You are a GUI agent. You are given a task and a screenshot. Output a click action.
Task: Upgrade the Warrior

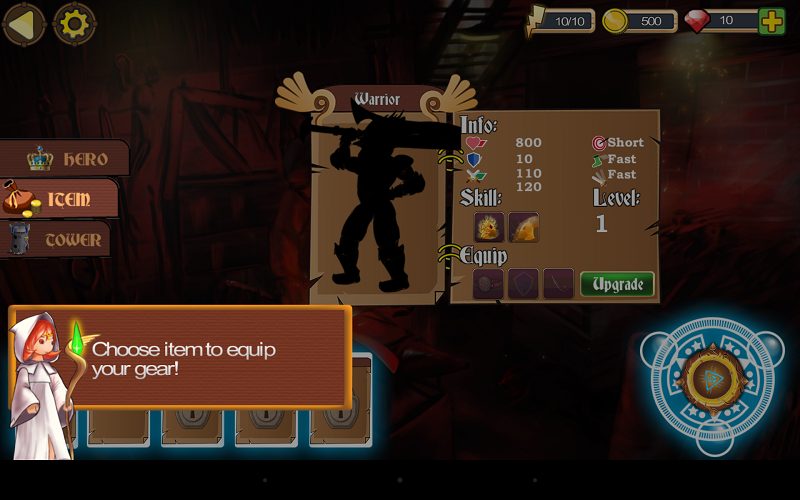(617, 284)
